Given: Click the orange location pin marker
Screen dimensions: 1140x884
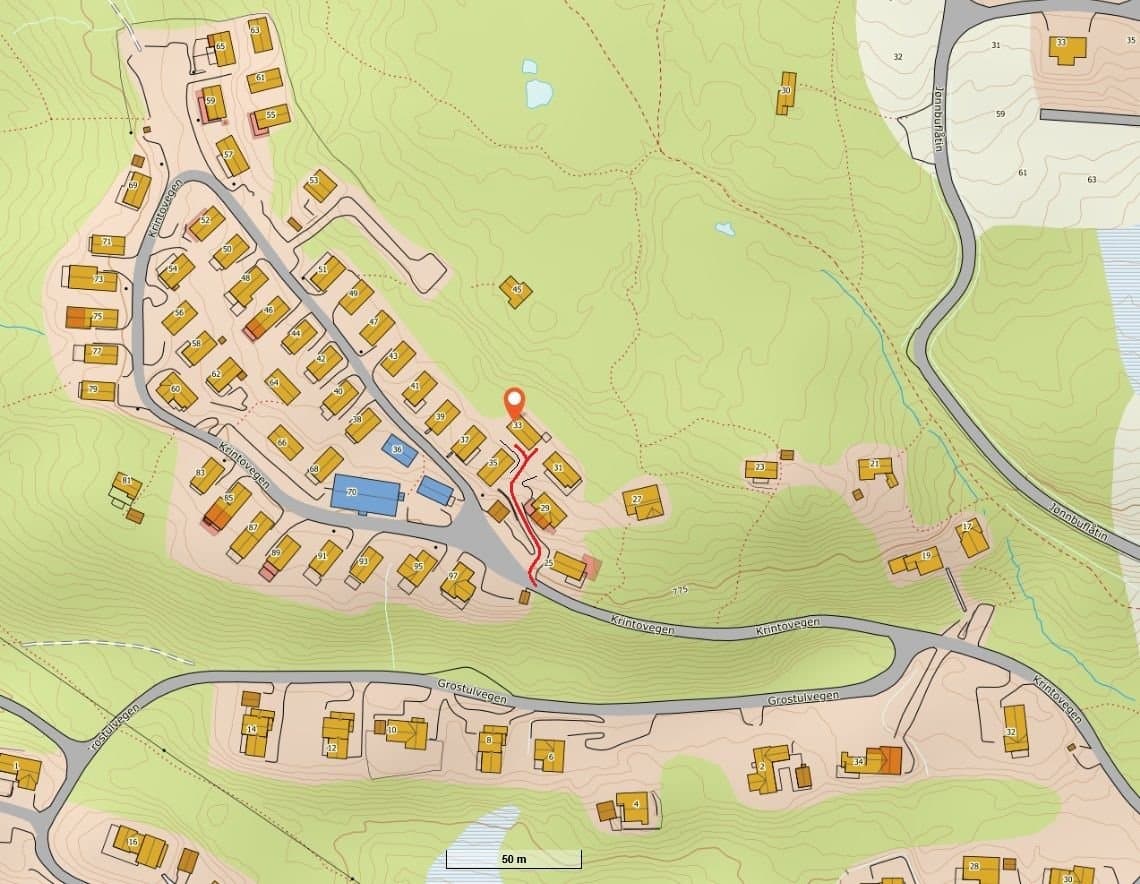Looking at the screenshot, I should (514, 402).
